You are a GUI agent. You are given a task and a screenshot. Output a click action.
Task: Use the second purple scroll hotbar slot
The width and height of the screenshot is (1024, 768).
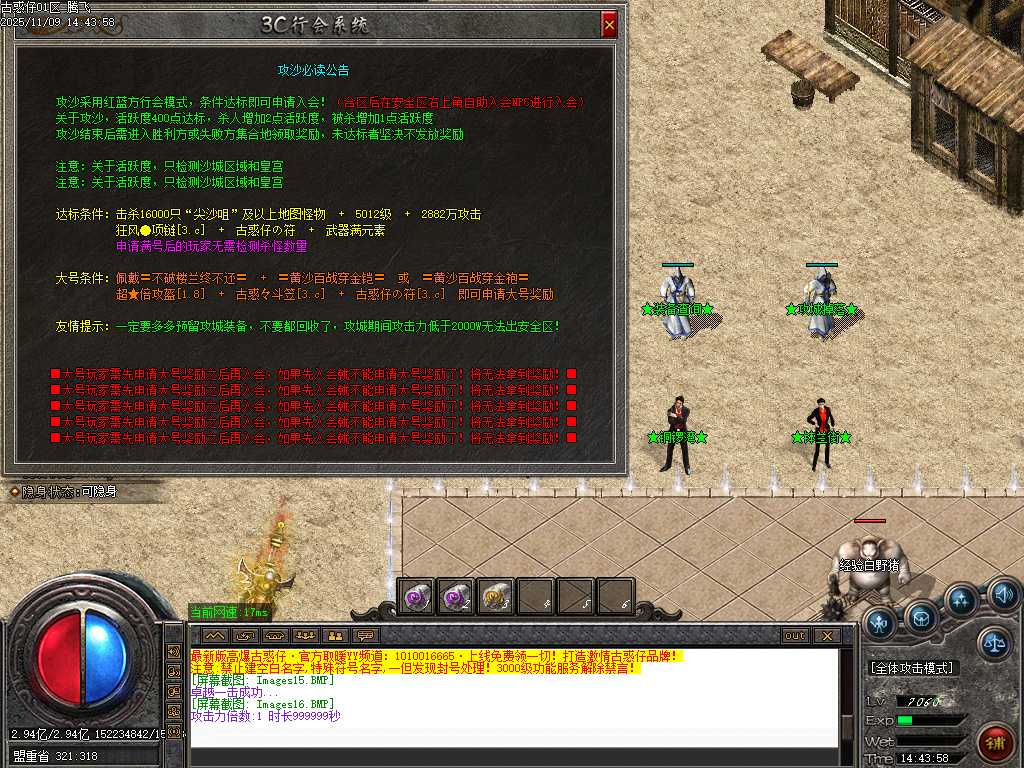pos(455,597)
